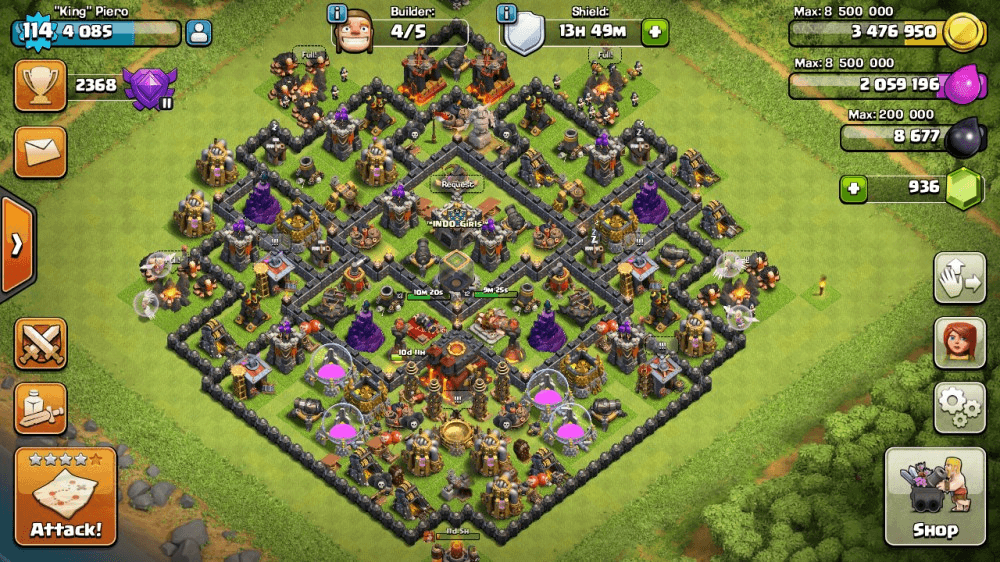The image size is (1000, 562).
Task: Open the crossed swords war button
Action: click(41, 344)
